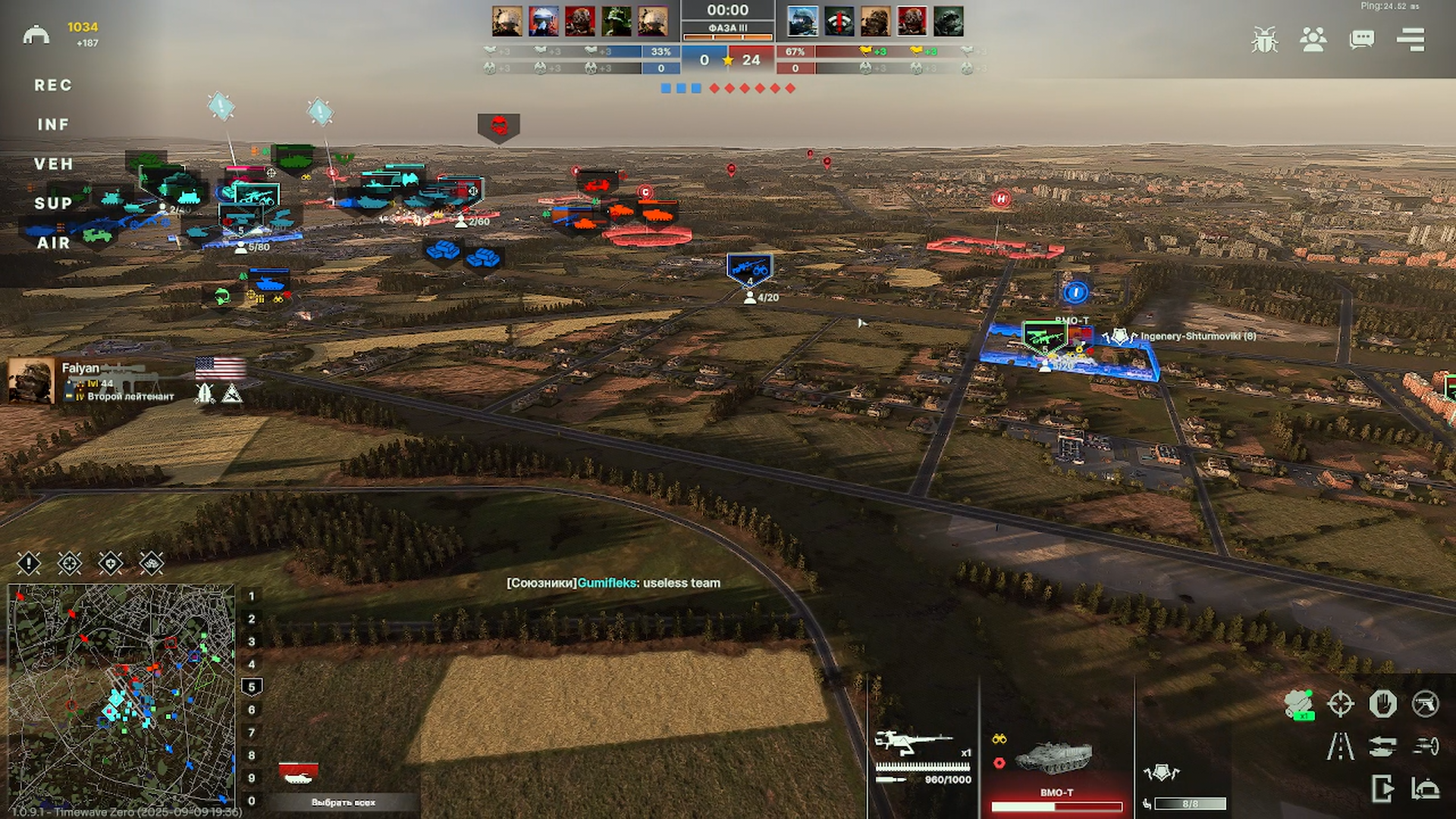Report a bug with the beetle icon
This screenshot has width=1456, height=819.
(1264, 39)
